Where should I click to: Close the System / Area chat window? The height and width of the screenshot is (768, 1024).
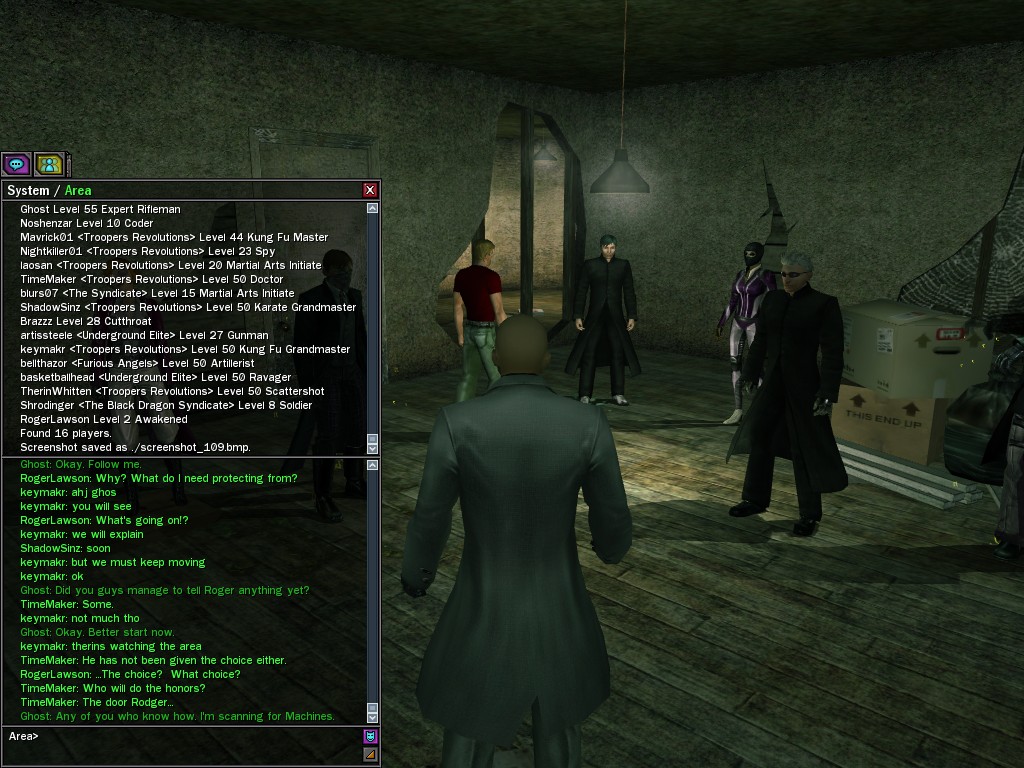[x=370, y=190]
